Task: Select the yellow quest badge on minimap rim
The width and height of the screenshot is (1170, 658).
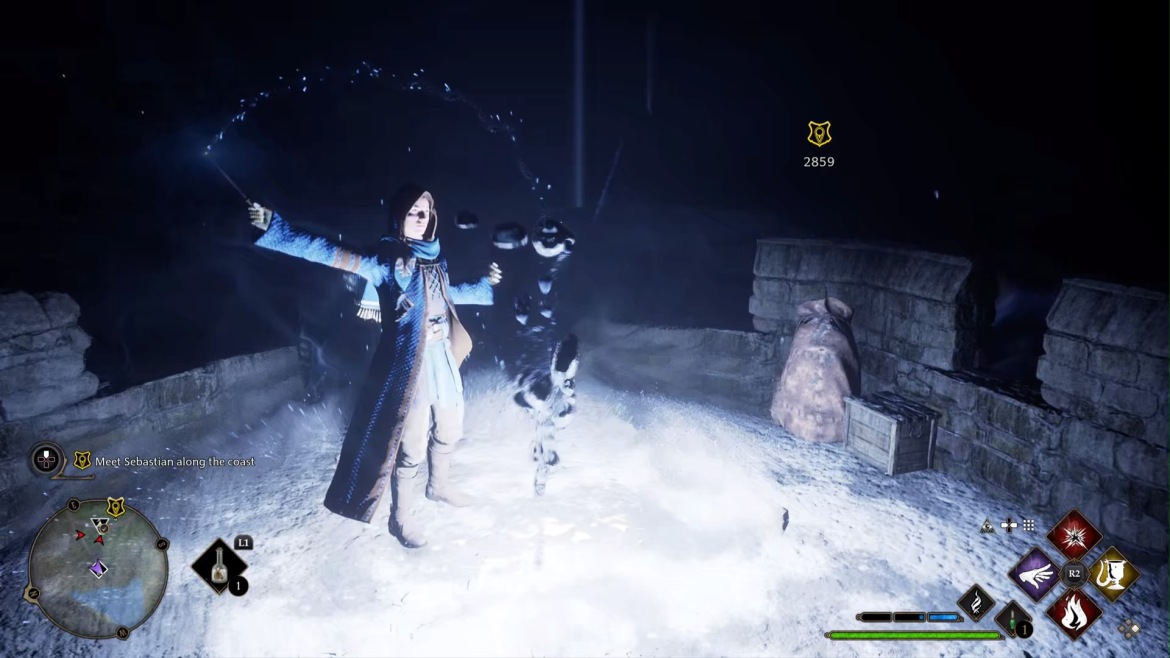Action: [115, 507]
